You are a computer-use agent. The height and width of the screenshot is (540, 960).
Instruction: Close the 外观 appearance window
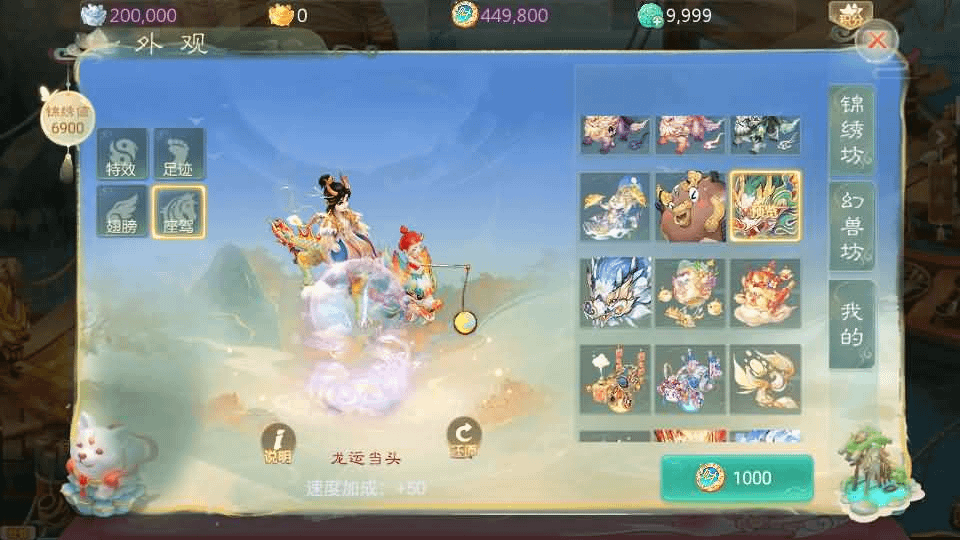(877, 41)
